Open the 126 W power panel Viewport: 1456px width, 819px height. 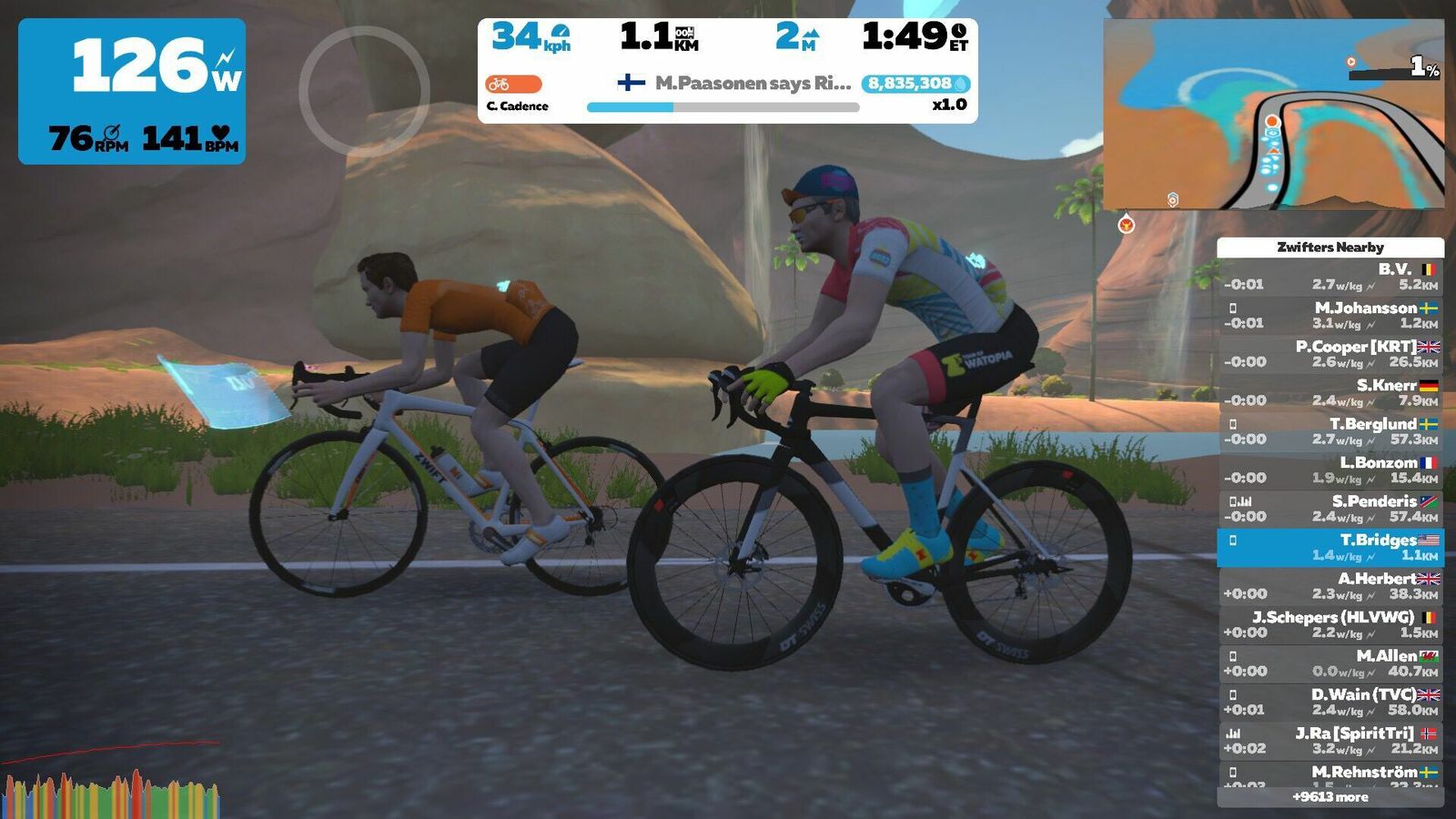point(132,91)
